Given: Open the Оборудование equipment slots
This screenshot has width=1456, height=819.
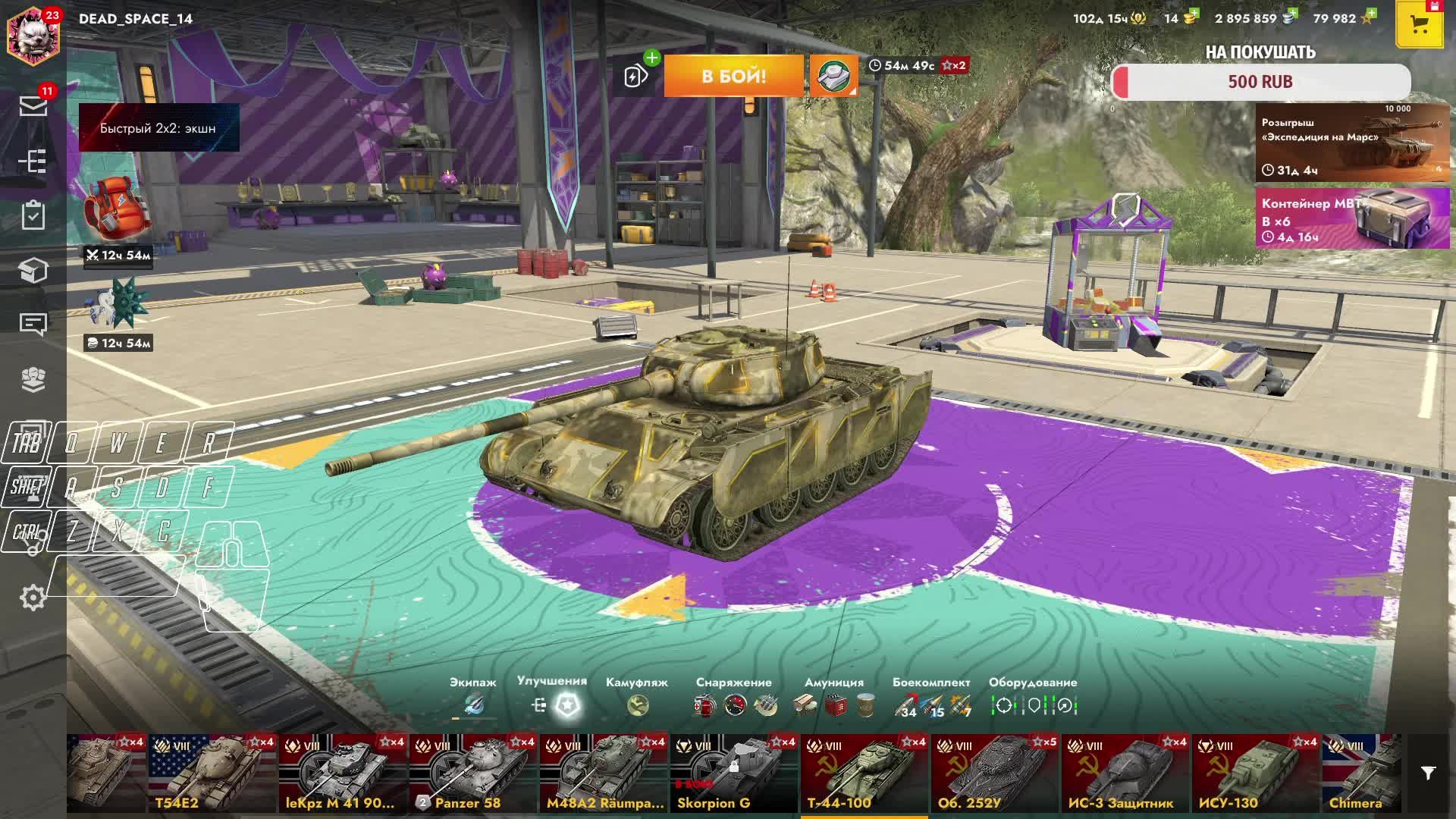Looking at the screenshot, I should pos(1033,705).
